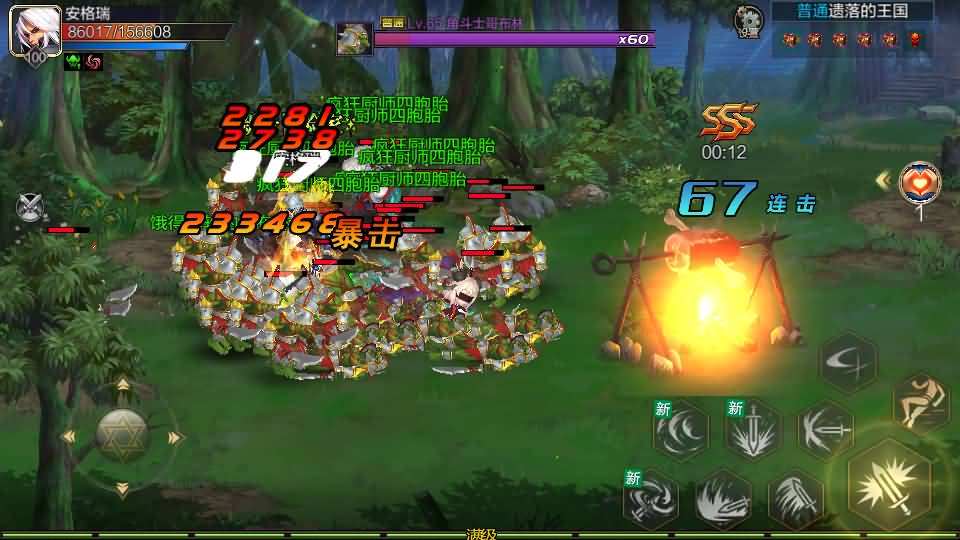Select the boss goblin portrait
Screen dimensions: 960x540
click(355, 39)
